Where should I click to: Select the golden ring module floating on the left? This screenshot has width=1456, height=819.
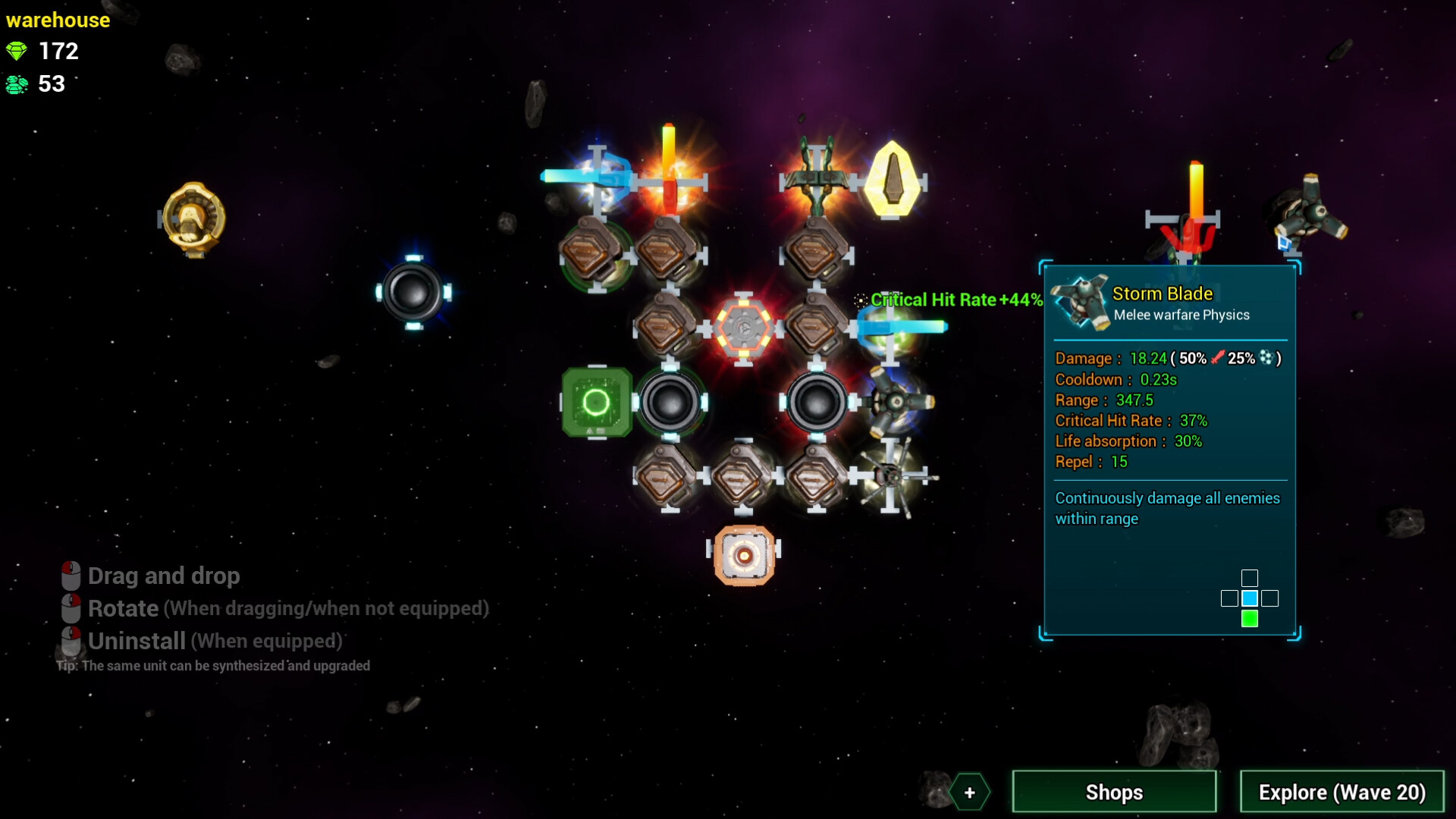193,216
